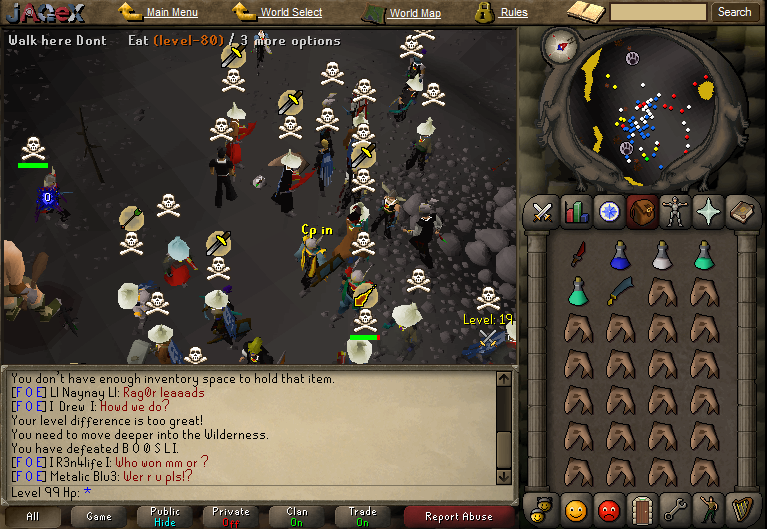
Task: Open the Magic spellbook tab
Action: point(741,212)
